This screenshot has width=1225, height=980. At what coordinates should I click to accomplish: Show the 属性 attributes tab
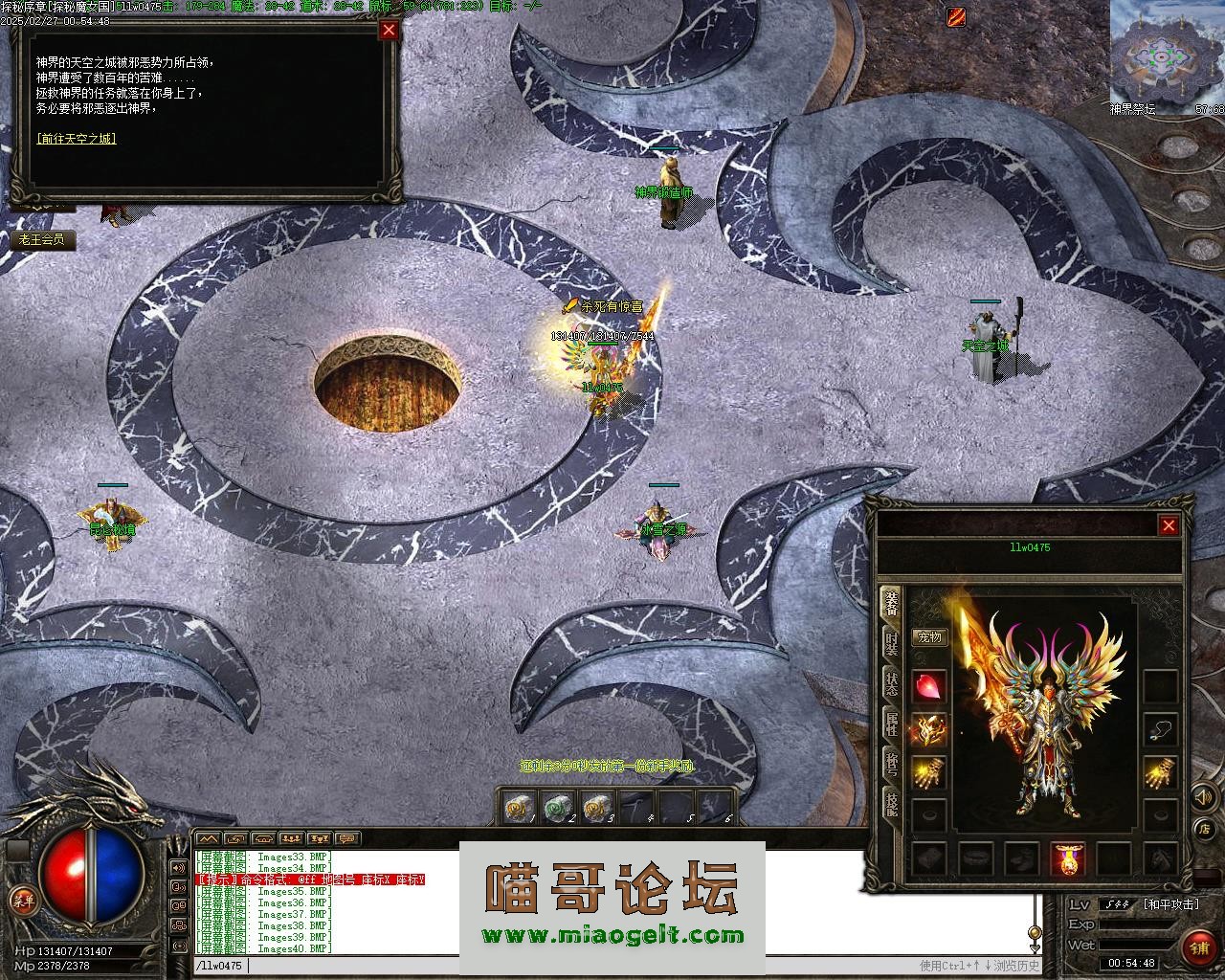pyautogui.click(x=891, y=724)
